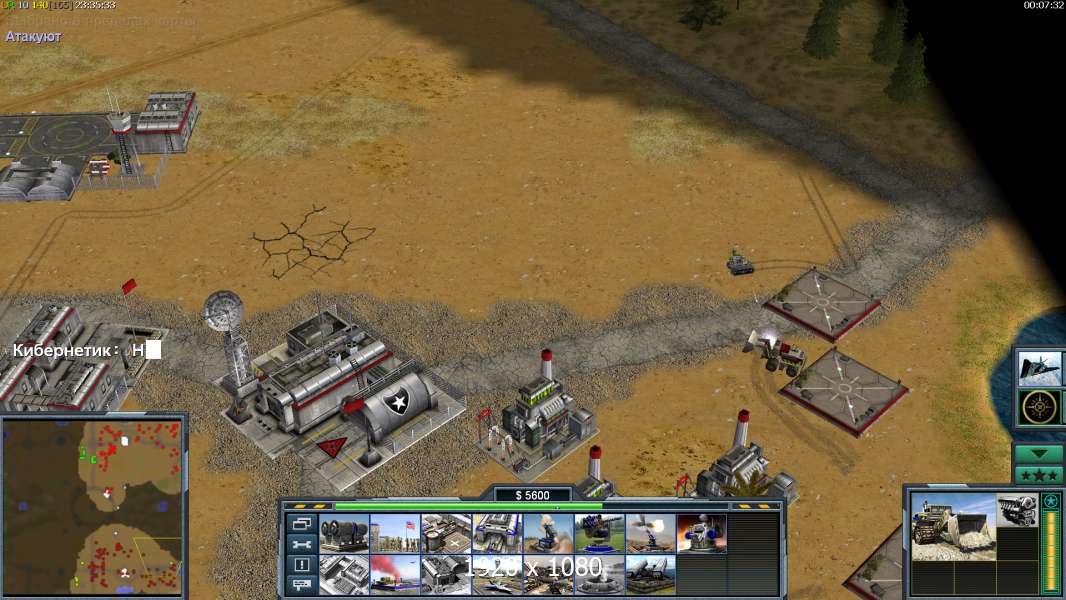The width and height of the screenshot is (1066, 600).
Task: Choose the red smoke drop zone build icon
Action: click(x=395, y=574)
